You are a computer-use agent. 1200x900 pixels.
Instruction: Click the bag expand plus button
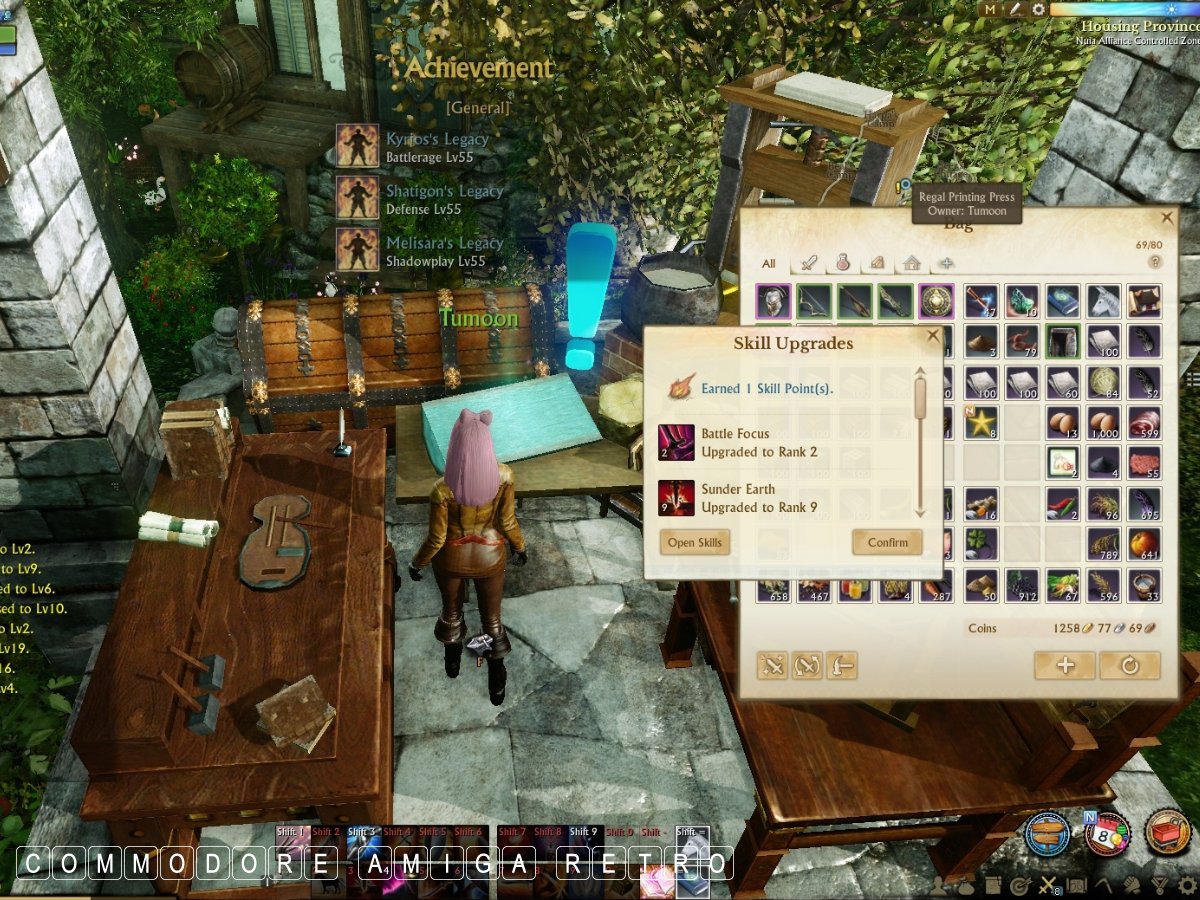1064,665
